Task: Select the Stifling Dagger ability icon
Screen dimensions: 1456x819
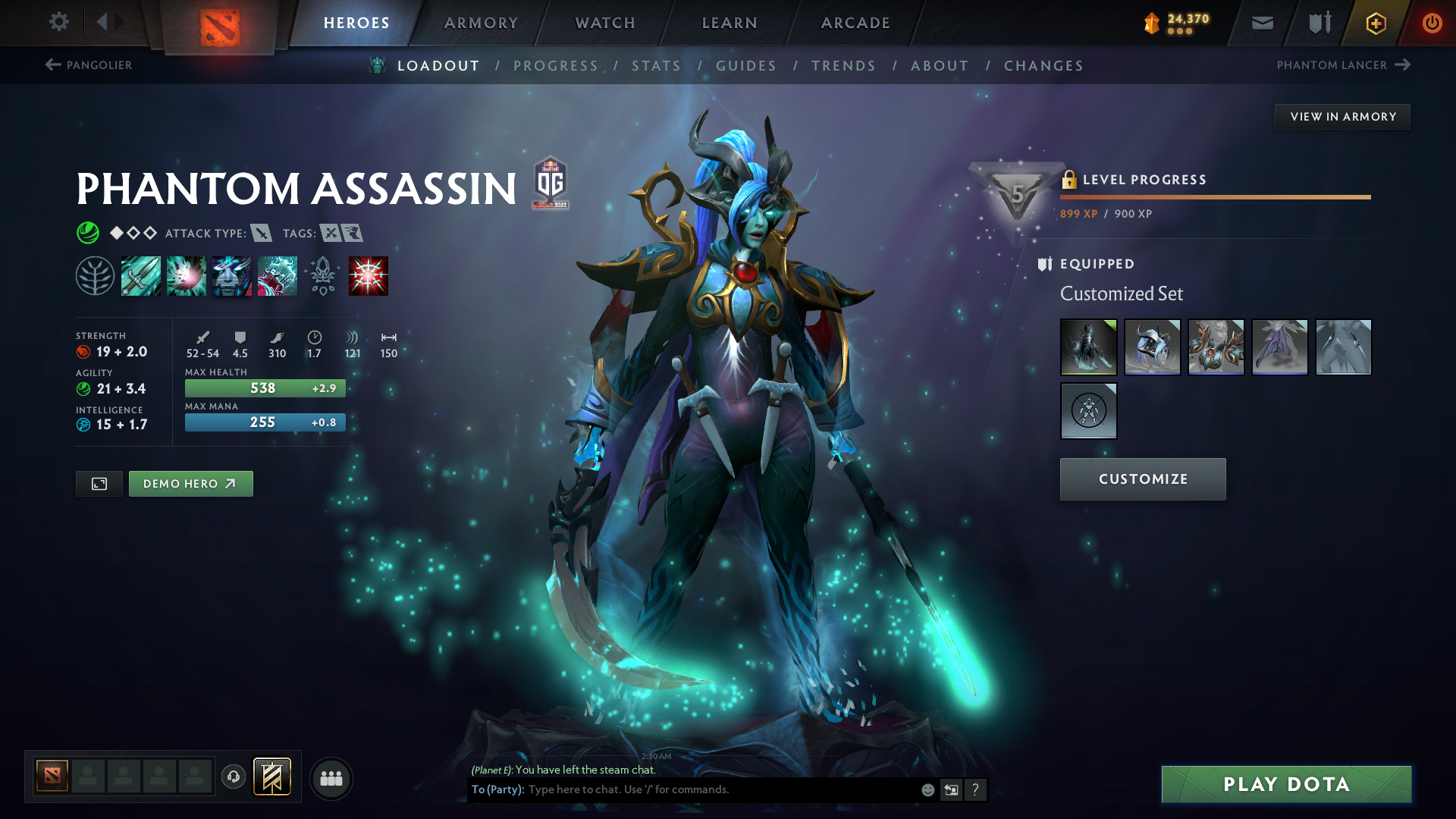Action: click(141, 275)
